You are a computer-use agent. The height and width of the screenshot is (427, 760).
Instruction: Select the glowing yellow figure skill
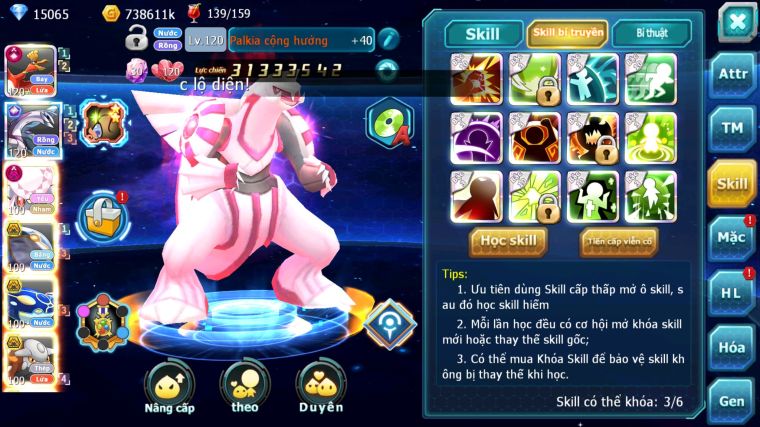point(651,137)
